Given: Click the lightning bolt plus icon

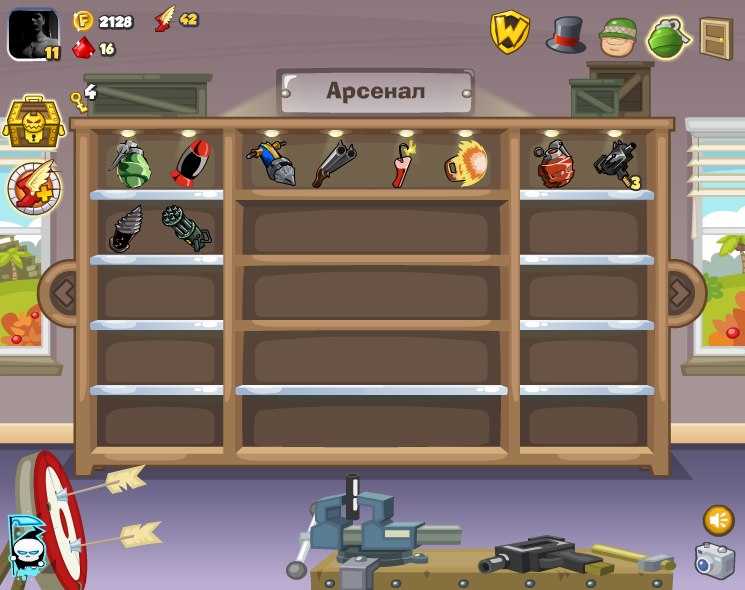Looking at the screenshot, I should coord(34,187).
